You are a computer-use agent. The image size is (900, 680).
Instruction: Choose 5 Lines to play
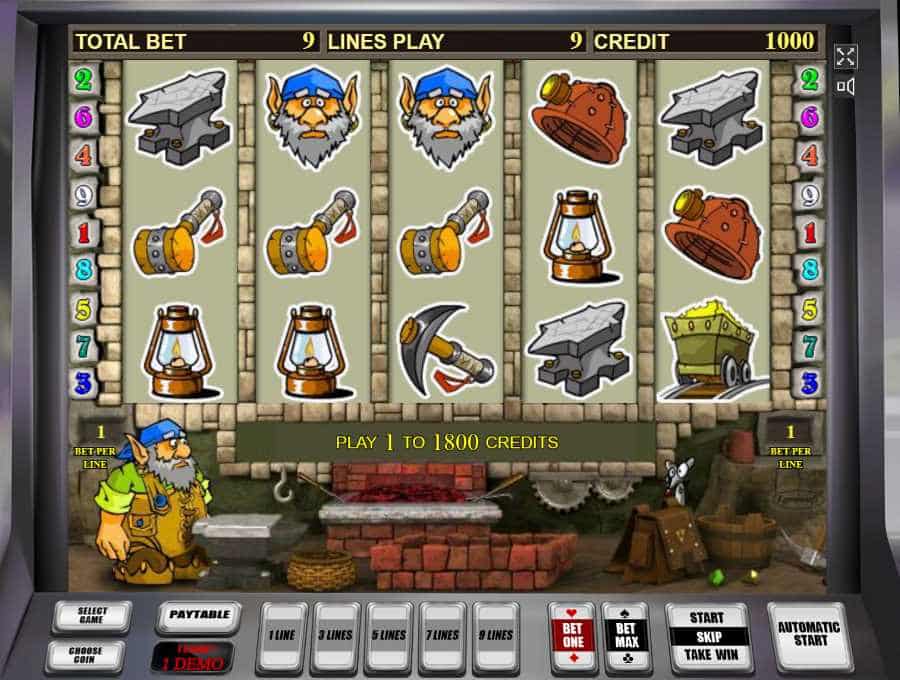(x=389, y=635)
